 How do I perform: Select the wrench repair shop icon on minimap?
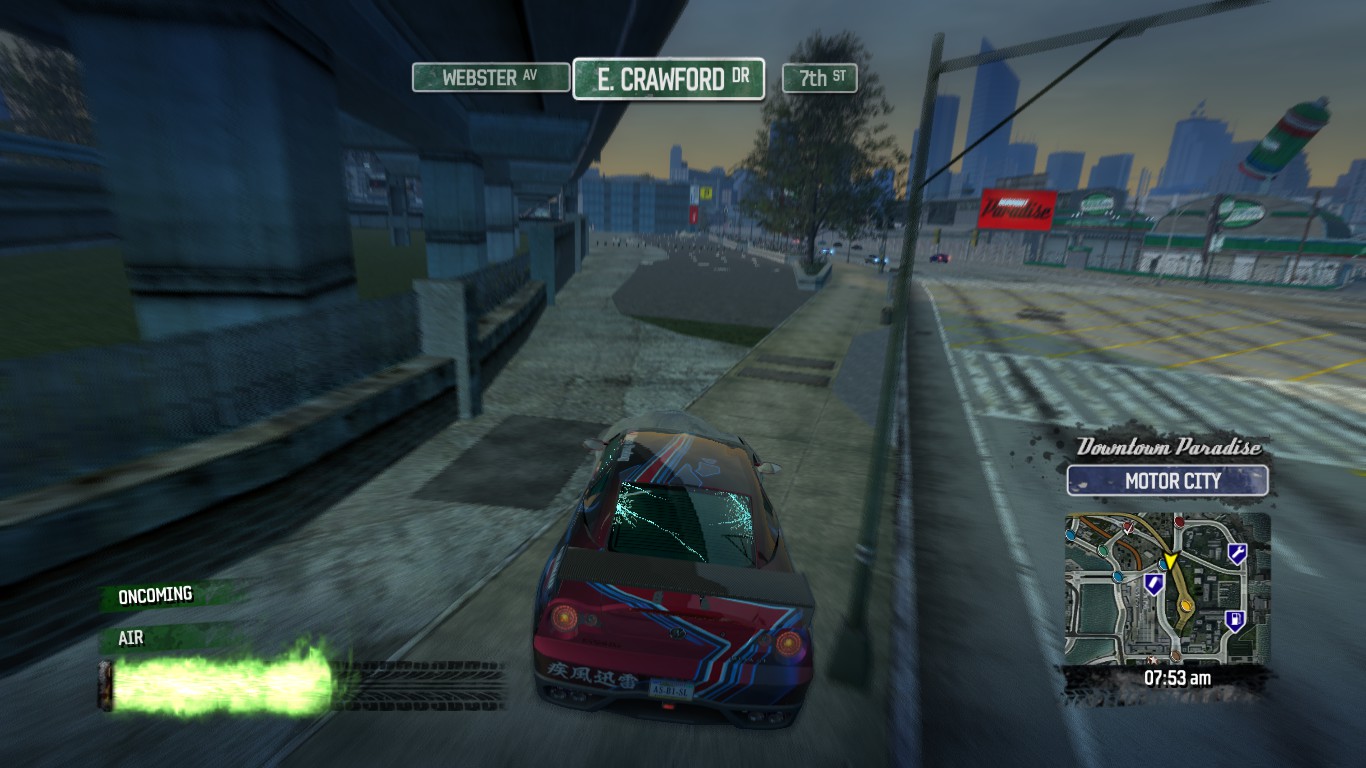click(1238, 553)
